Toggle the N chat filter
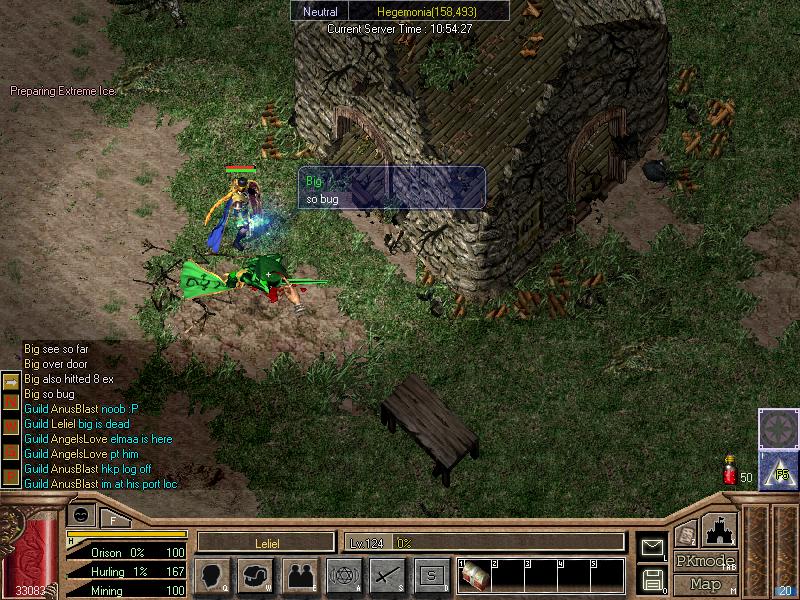The height and width of the screenshot is (600, 800). coord(10,401)
